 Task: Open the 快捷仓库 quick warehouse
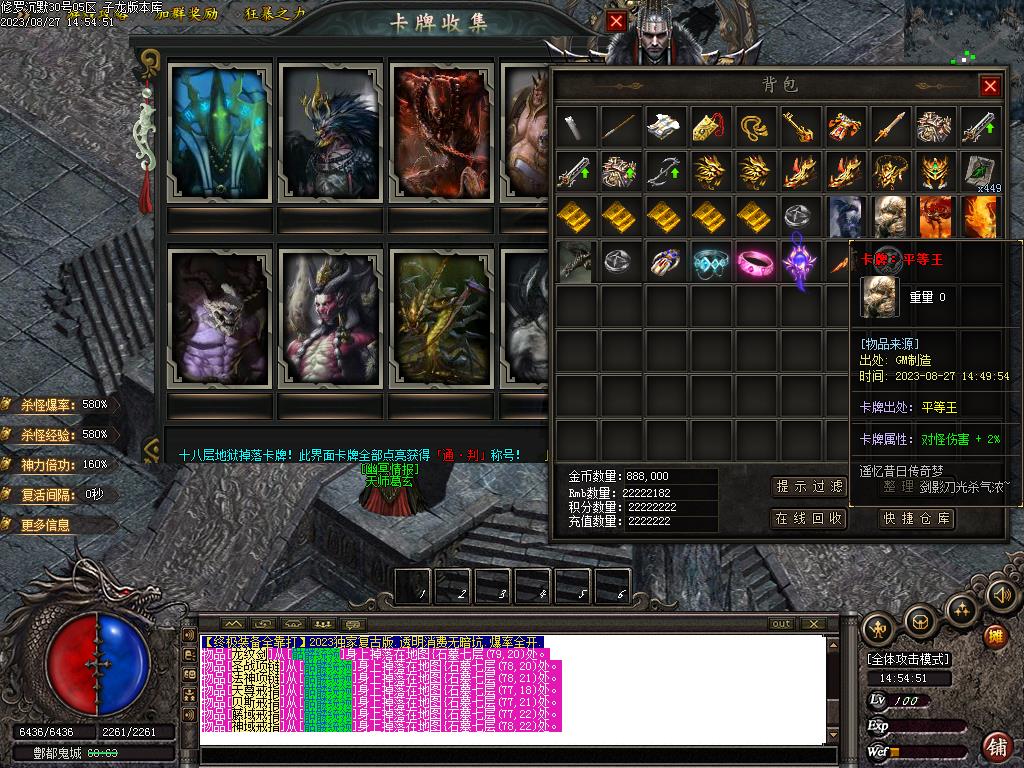point(917,518)
